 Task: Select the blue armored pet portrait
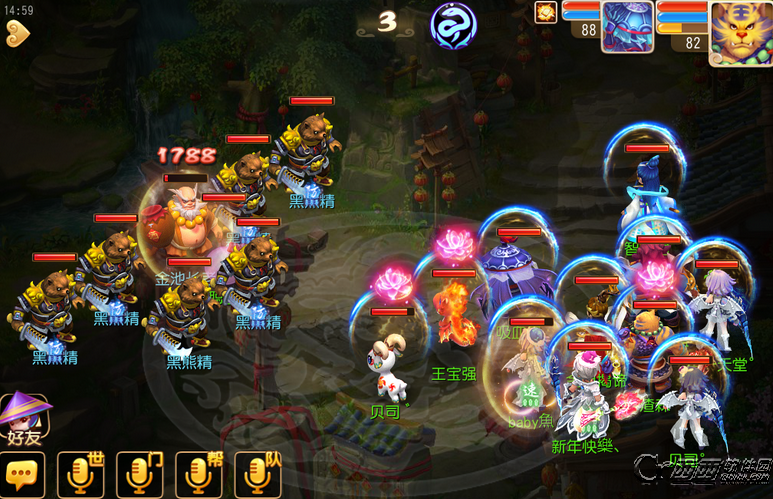627,27
